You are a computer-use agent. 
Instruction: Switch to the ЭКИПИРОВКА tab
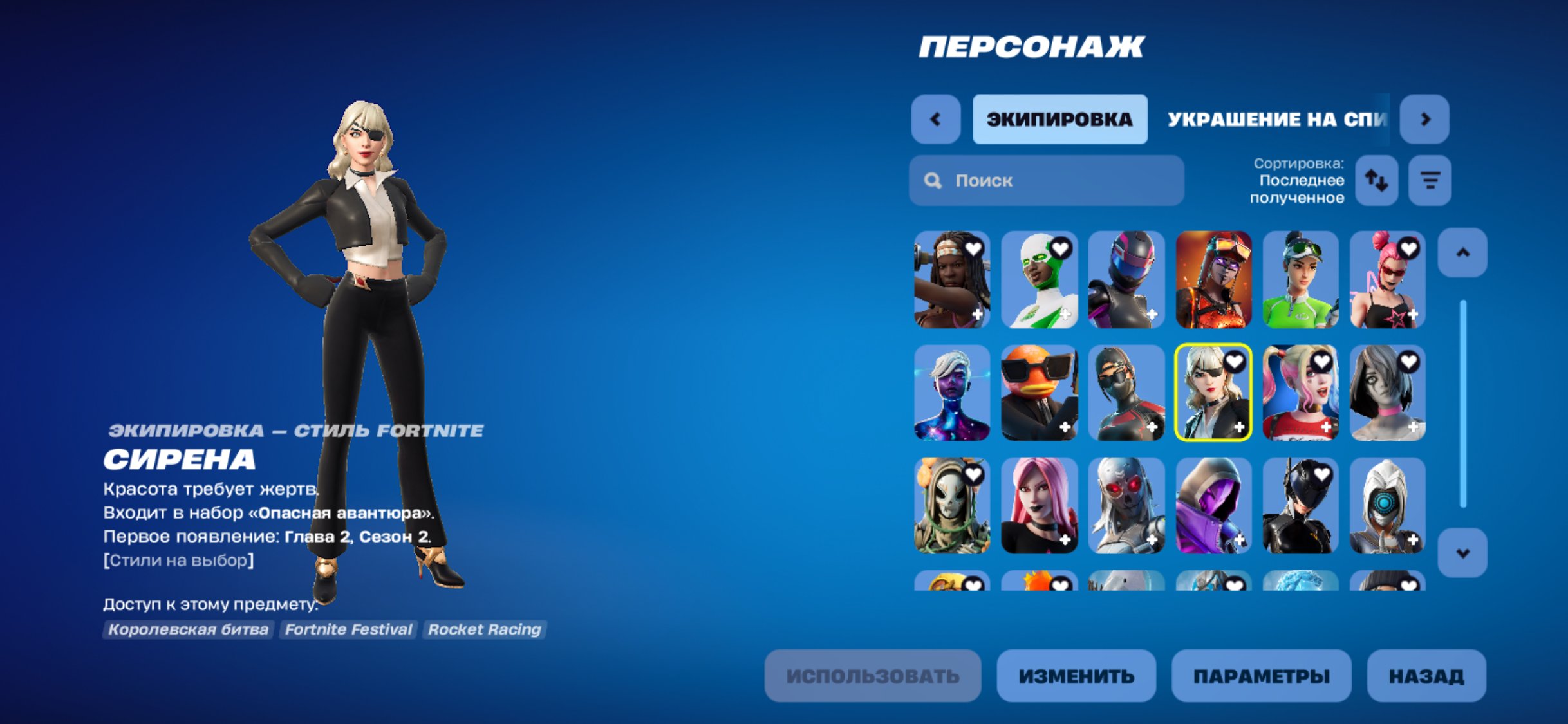(x=1060, y=120)
